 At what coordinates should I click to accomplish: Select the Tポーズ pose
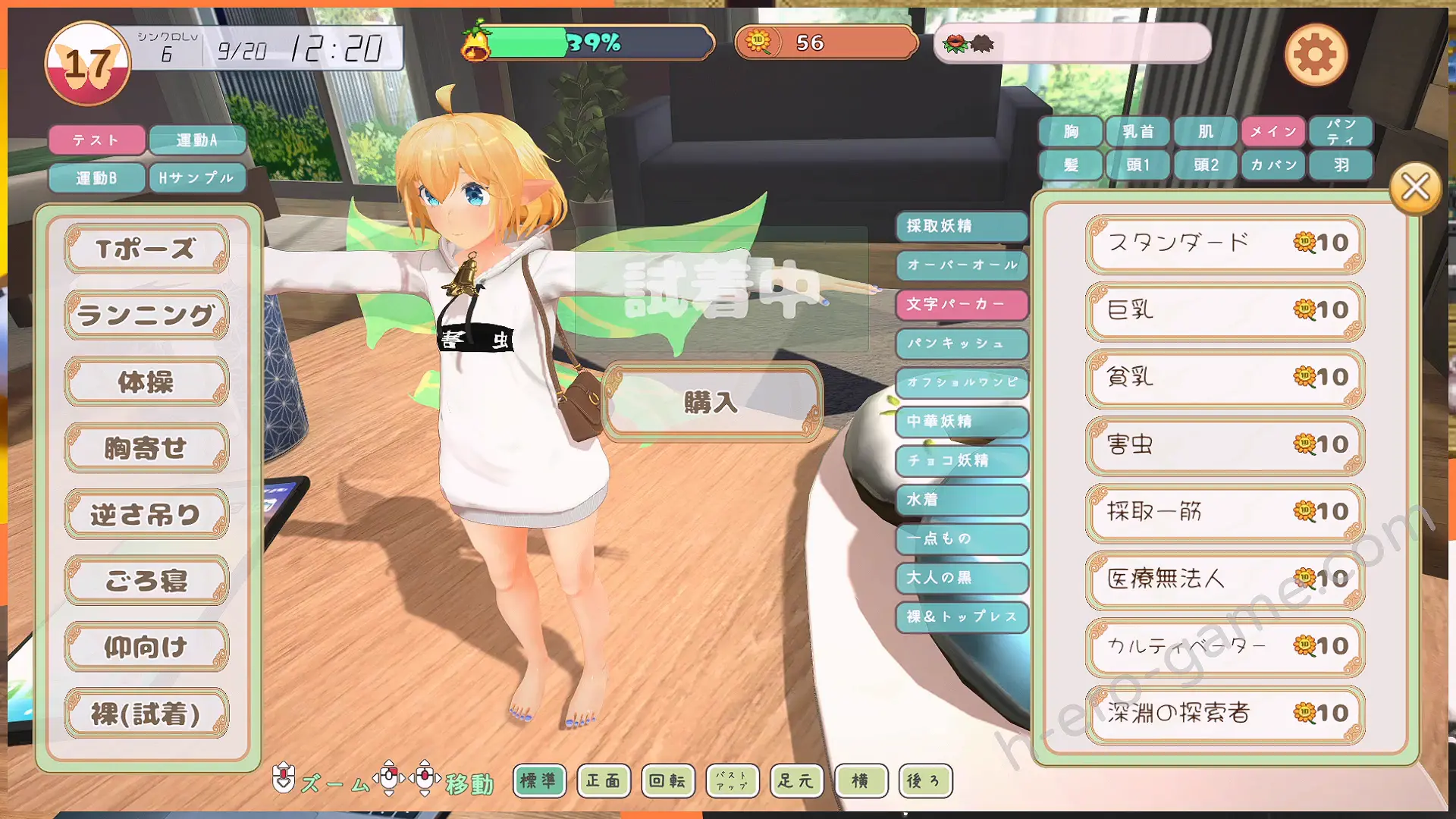click(146, 249)
